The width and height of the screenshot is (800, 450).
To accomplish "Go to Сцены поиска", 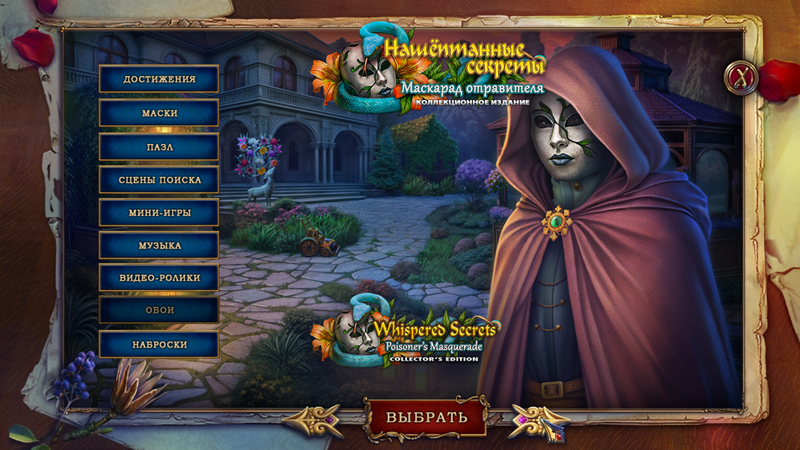I will click(x=159, y=180).
